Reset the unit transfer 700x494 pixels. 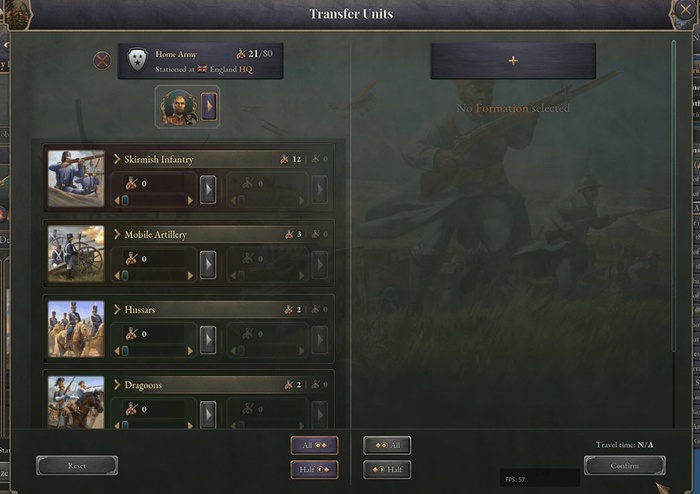(77, 466)
